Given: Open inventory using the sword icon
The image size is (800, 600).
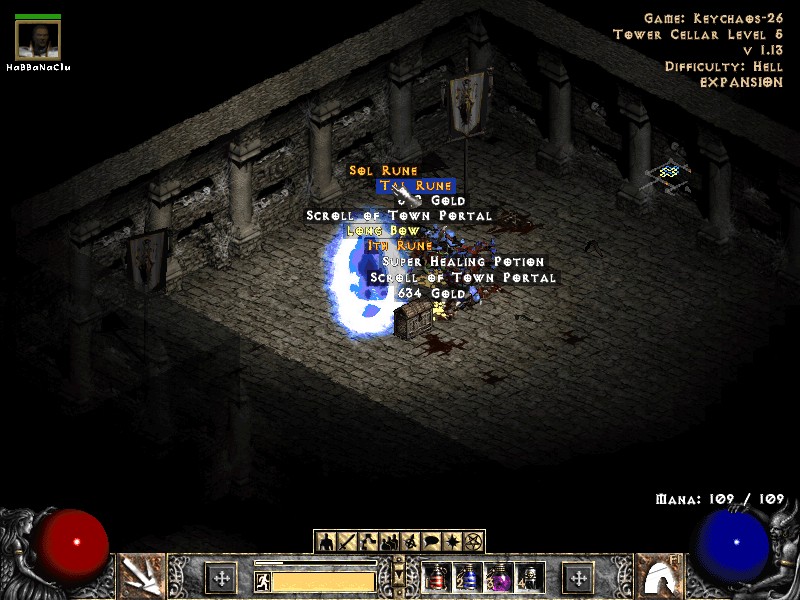Looking at the screenshot, I should [346, 541].
